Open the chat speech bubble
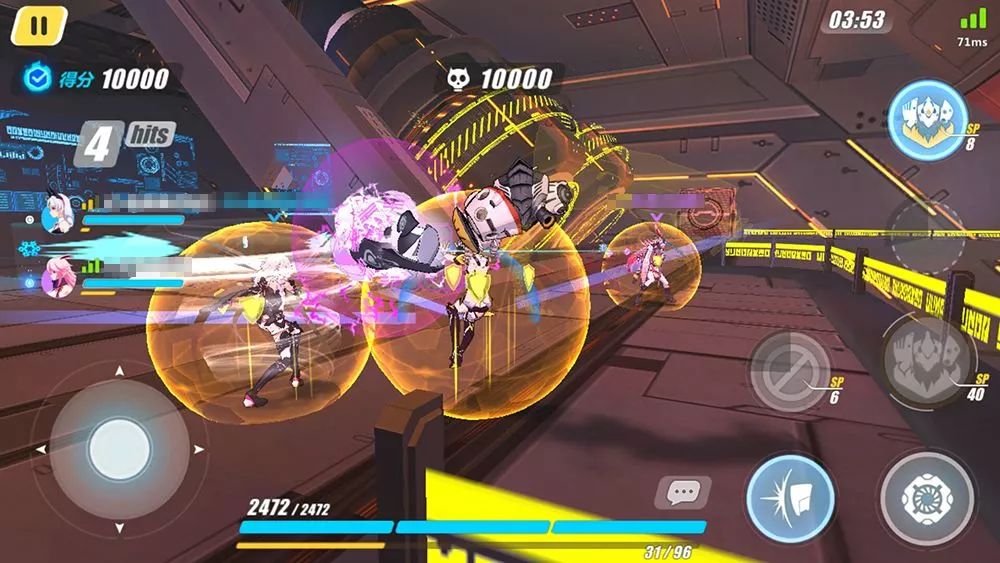Image resolution: width=1000 pixels, height=563 pixels. tap(683, 492)
